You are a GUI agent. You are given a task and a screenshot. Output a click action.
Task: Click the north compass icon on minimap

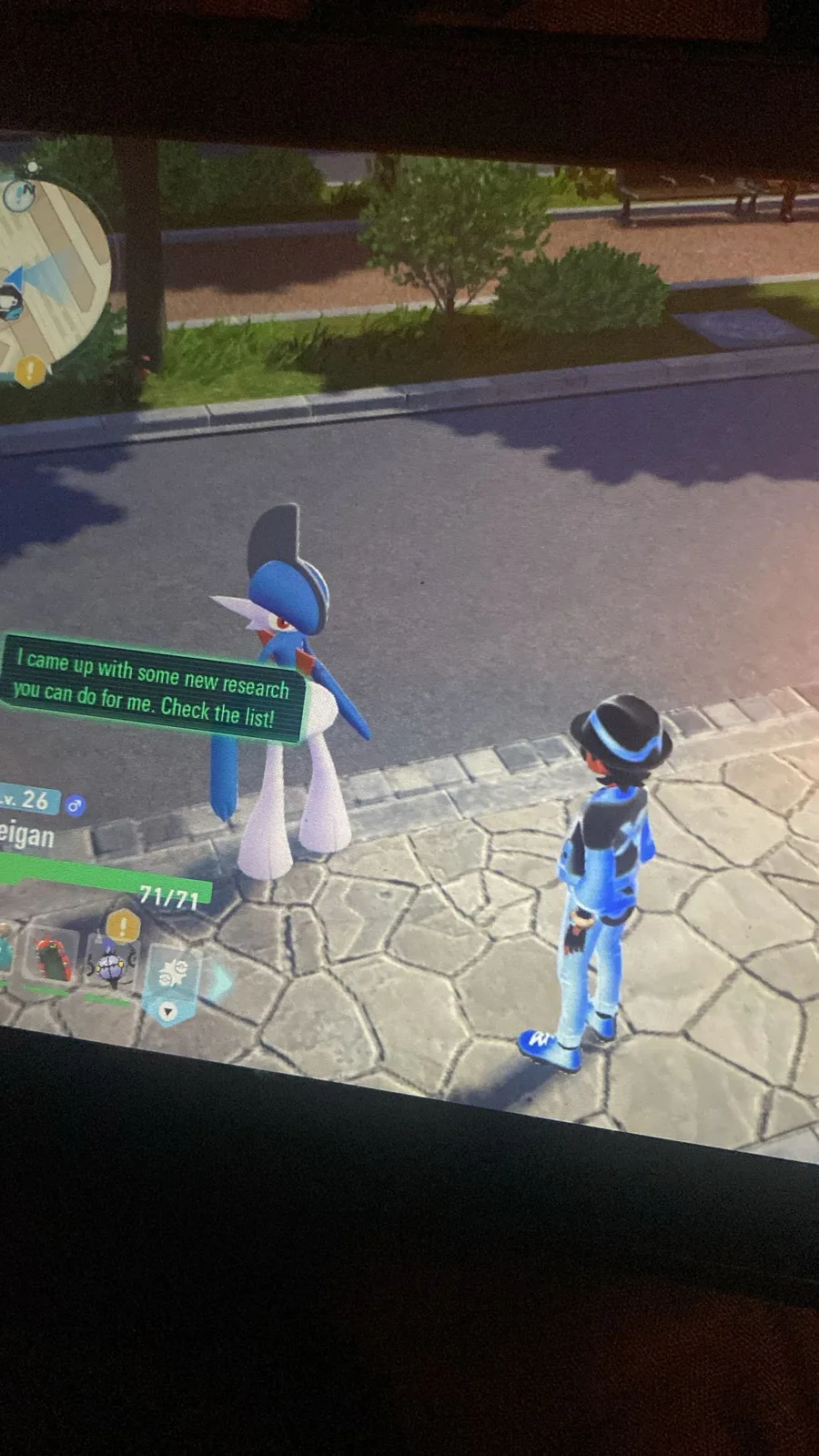pyautogui.click(x=18, y=195)
